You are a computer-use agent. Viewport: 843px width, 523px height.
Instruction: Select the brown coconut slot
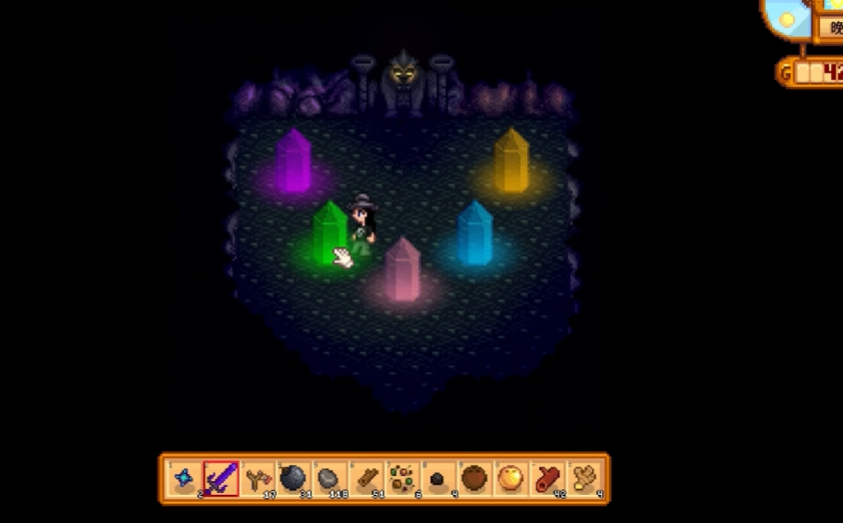point(474,479)
